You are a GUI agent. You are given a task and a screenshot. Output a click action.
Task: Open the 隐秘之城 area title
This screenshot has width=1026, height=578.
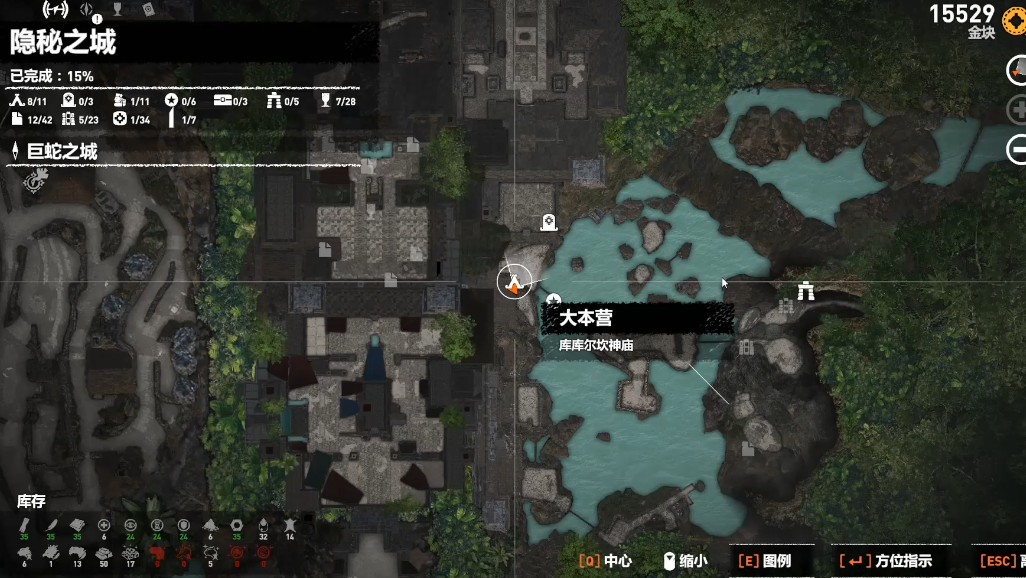[63, 42]
